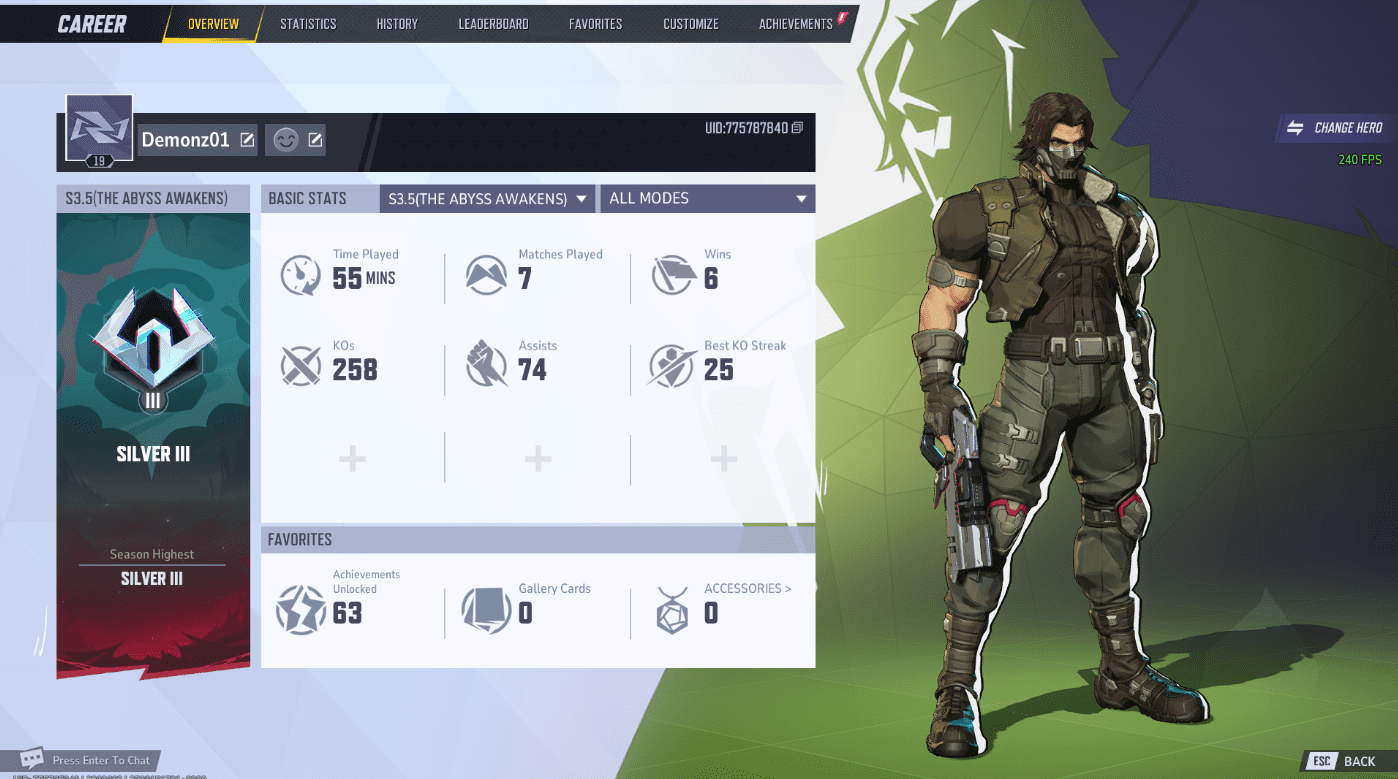Switch to the STATISTICS tab
The width and height of the screenshot is (1398, 779).
[x=308, y=24]
